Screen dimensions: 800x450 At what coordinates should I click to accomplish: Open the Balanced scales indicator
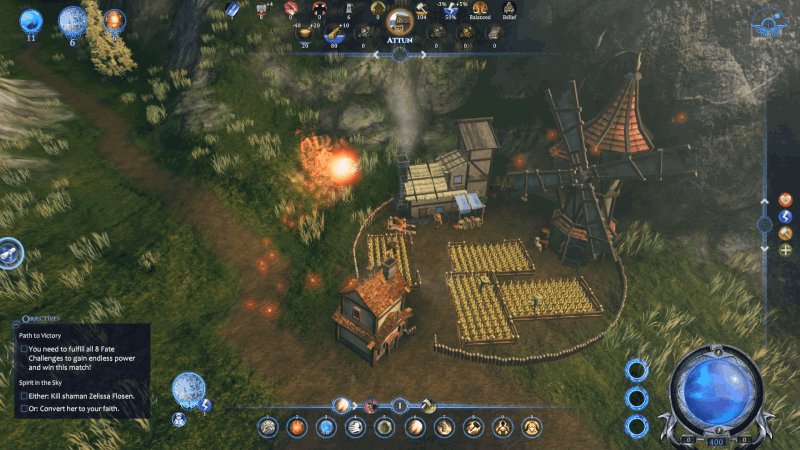(480, 8)
